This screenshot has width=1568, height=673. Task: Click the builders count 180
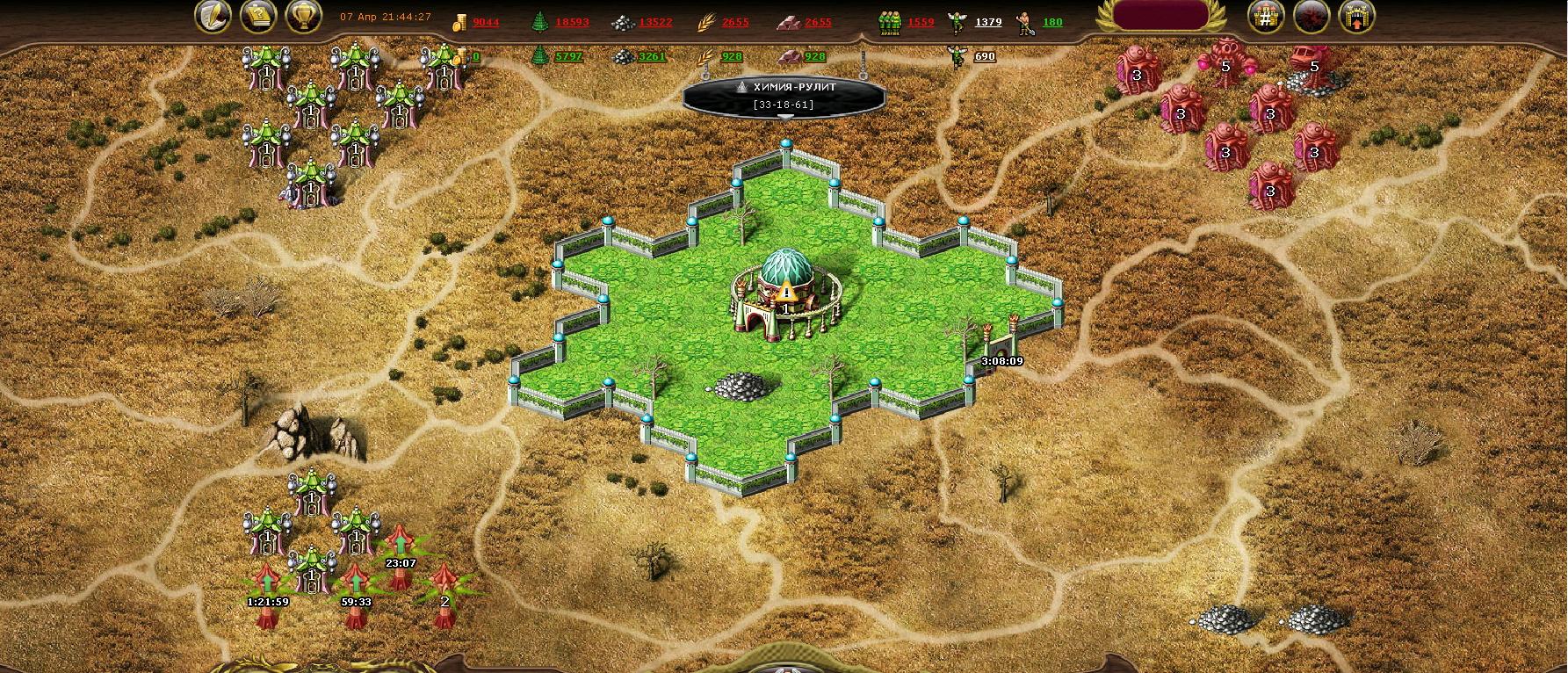pos(1052,22)
